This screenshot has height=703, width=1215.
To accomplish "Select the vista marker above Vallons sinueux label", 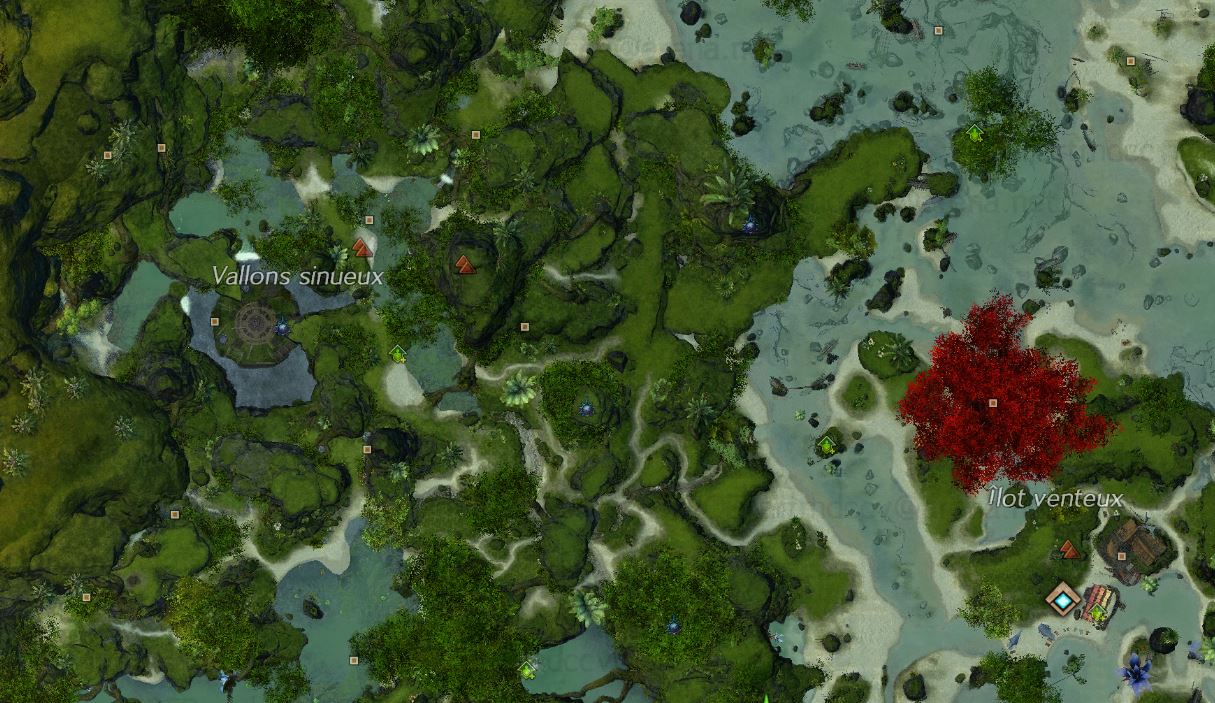I will tap(362, 247).
